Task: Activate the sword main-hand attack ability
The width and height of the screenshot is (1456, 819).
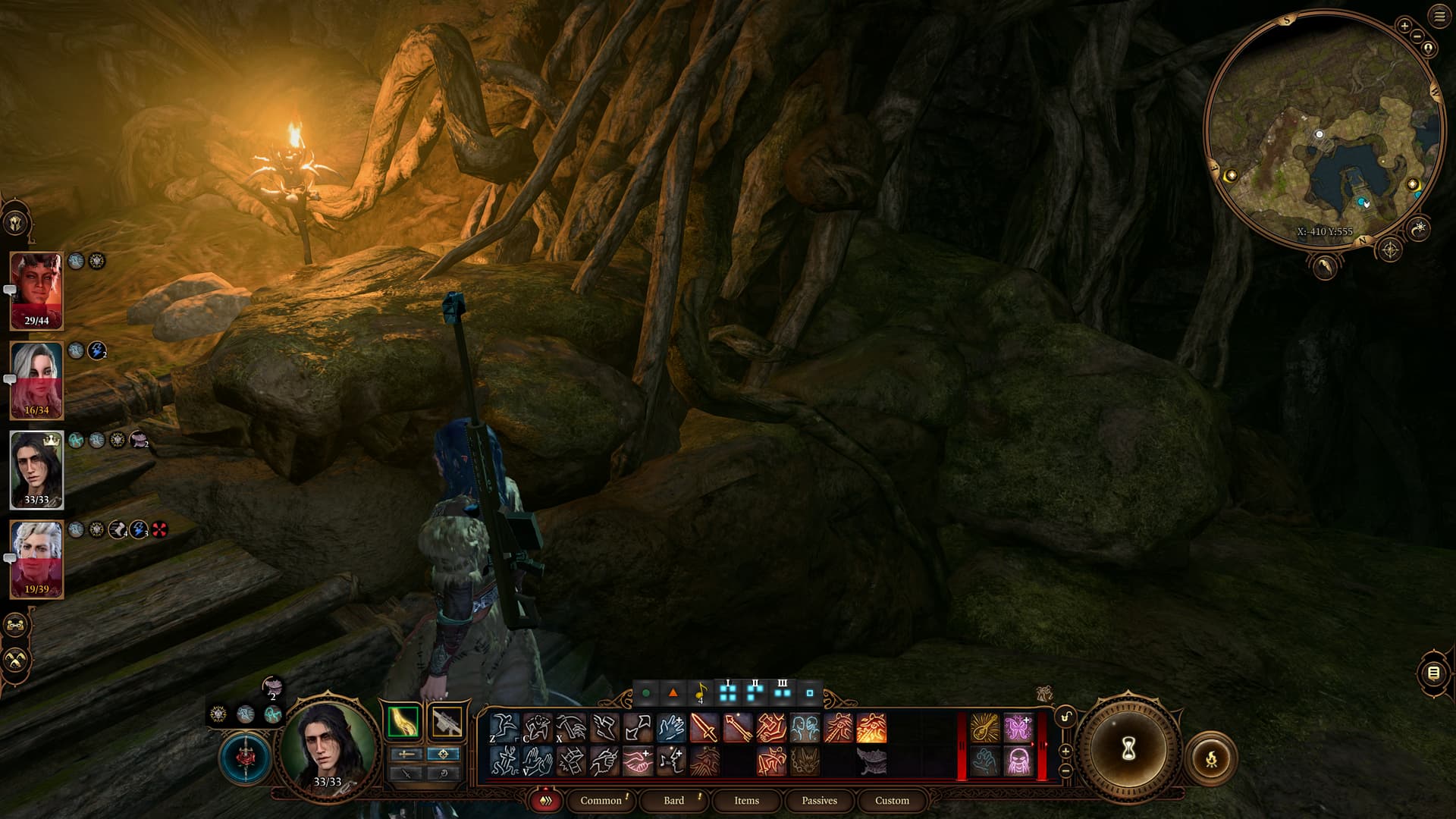Action: tap(704, 729)
